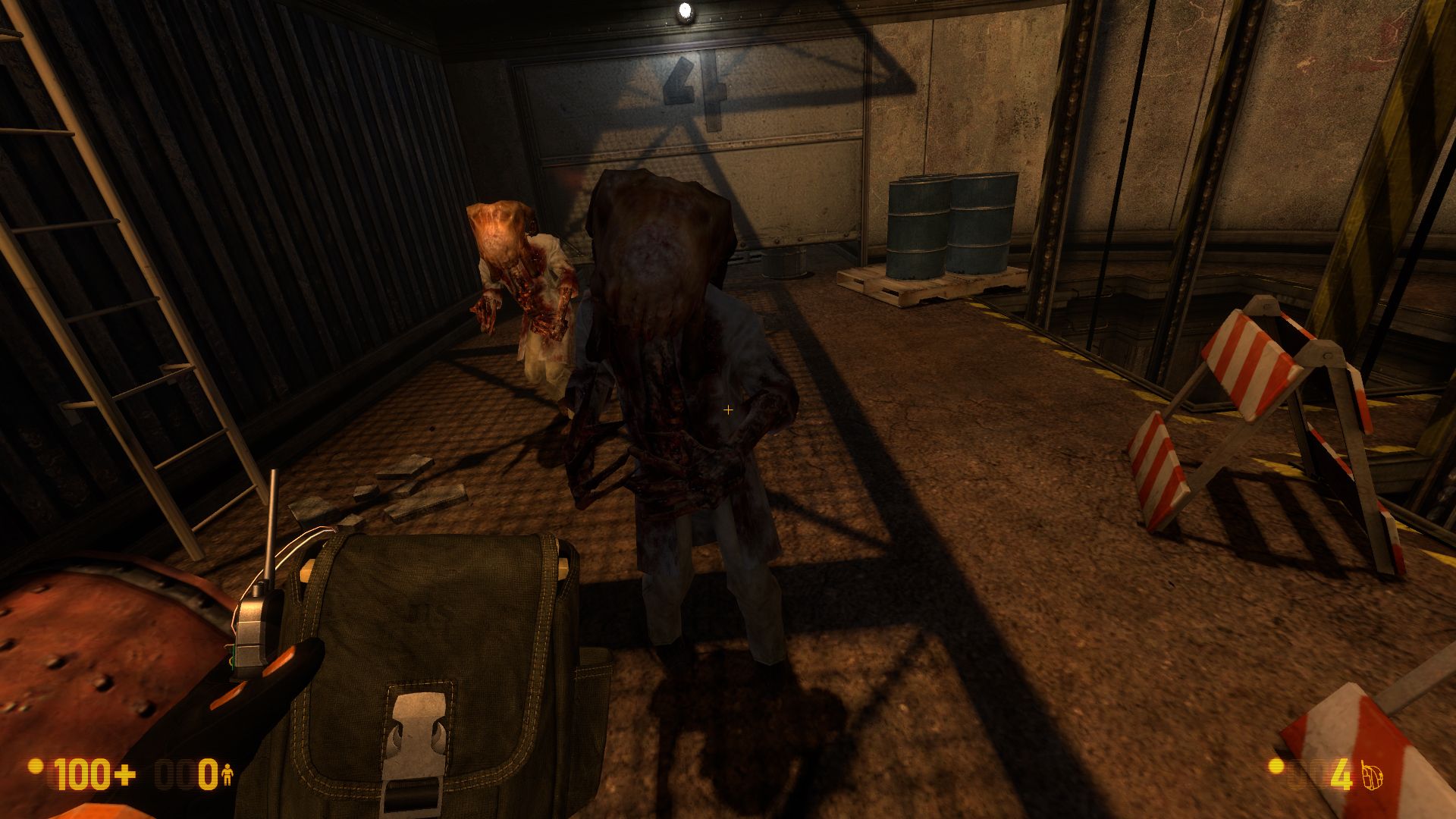Click the left blue barrel
This screenshot has width=1456, height=819.
click(918, 227)
